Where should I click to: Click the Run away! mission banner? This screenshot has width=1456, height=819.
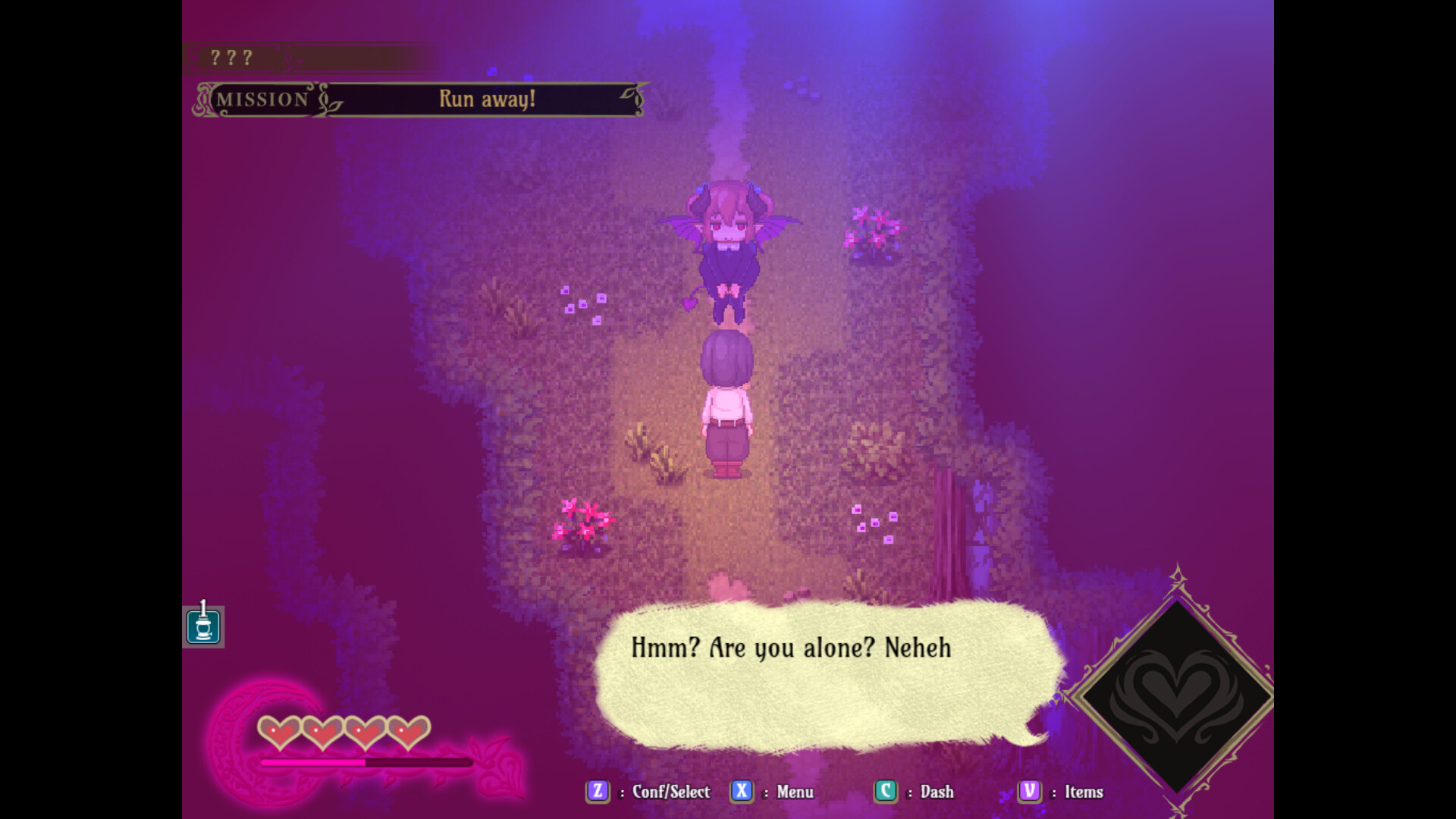pyautogui.click(x=488, y=99)
